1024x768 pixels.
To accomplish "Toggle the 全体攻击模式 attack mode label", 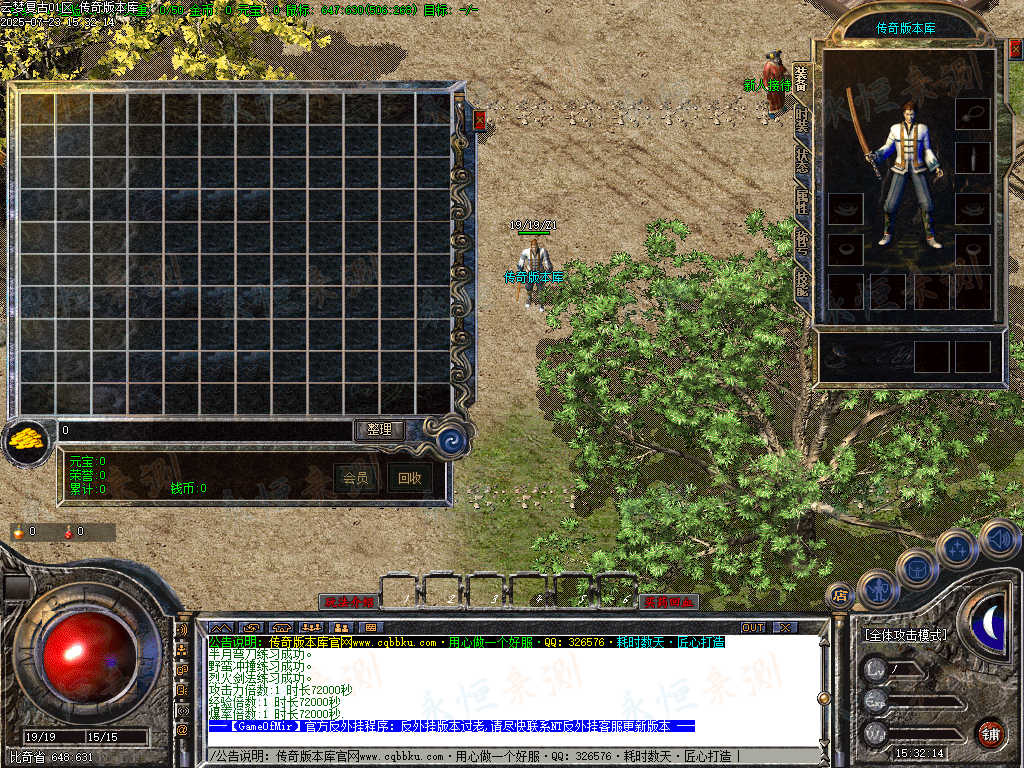I will tap(906, 635).
